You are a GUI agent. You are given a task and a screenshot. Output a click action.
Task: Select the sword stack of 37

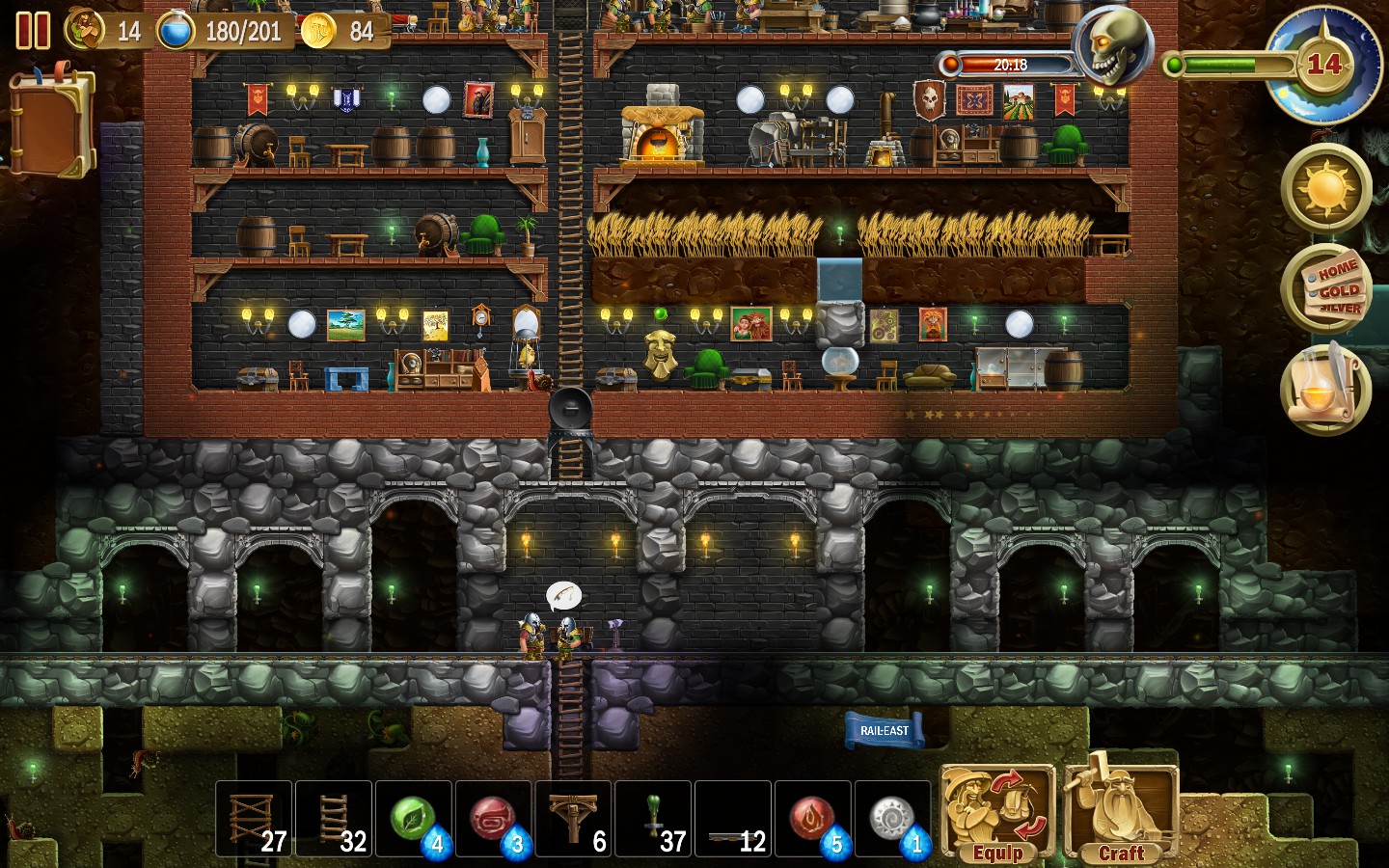click(654, 820)
